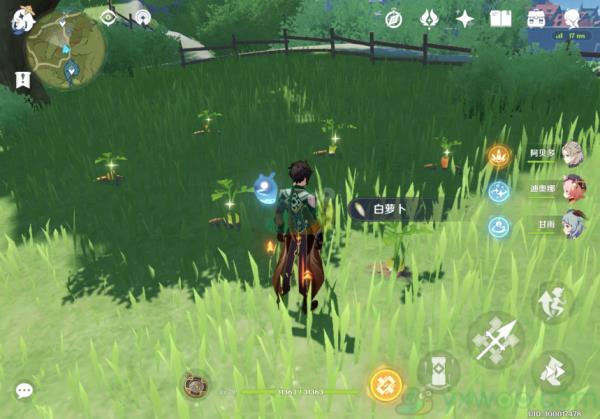Open the quest tracker exclamation icon
The width and height of the screenshot is (600, 419).
21,78
